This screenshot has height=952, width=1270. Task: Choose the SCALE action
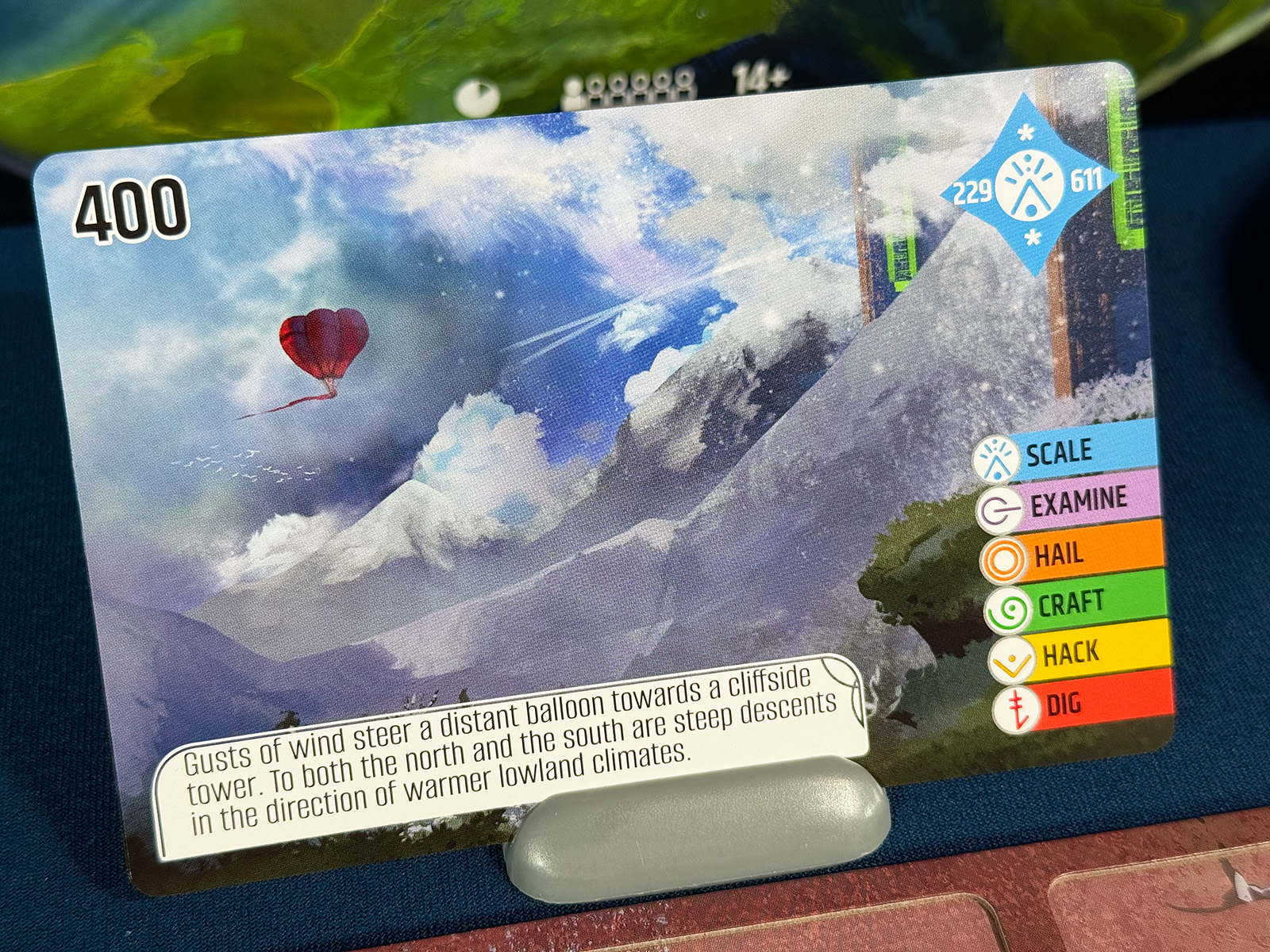tap(1060, 453)
